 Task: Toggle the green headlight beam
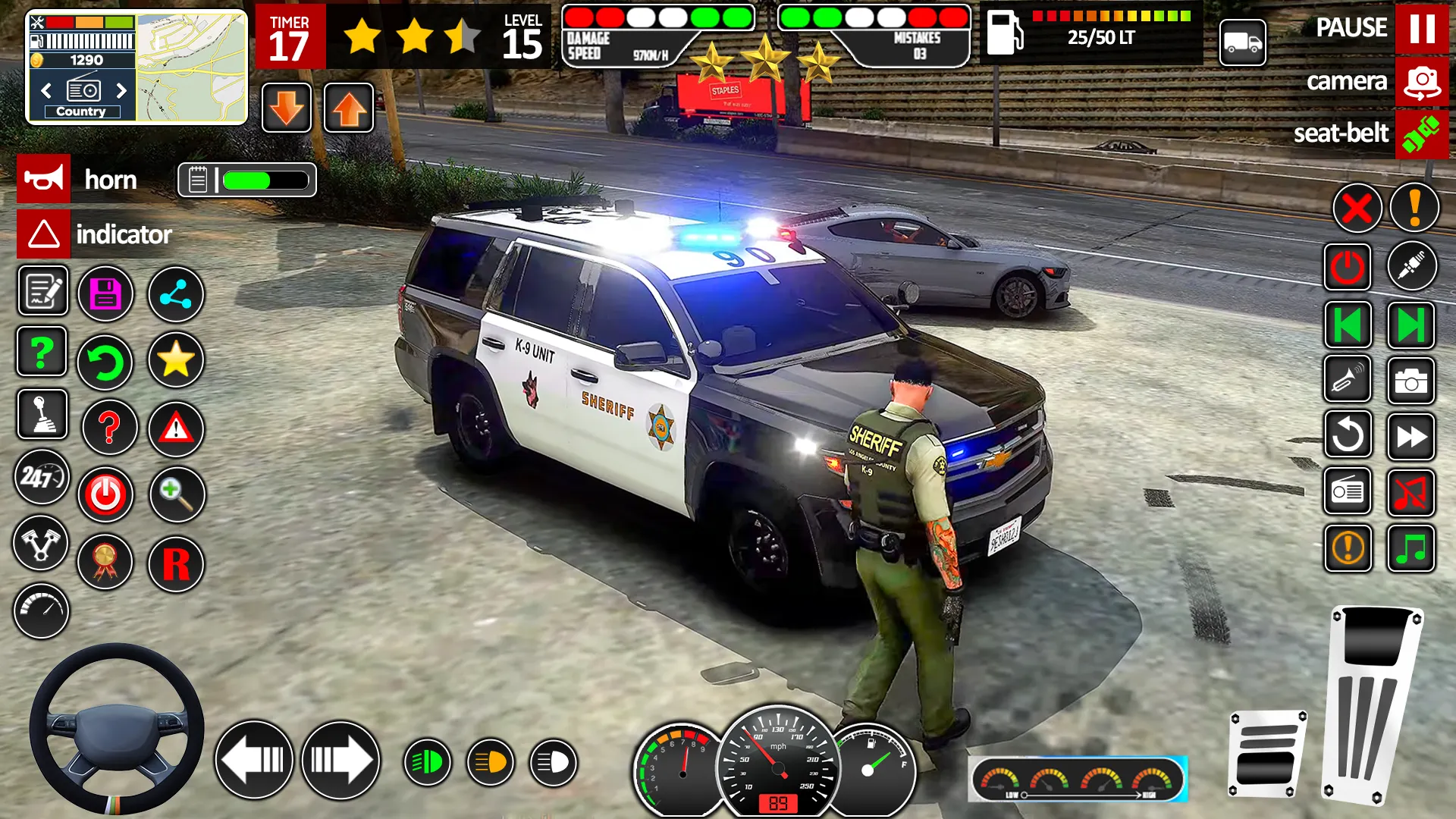[x=427, y=762]
